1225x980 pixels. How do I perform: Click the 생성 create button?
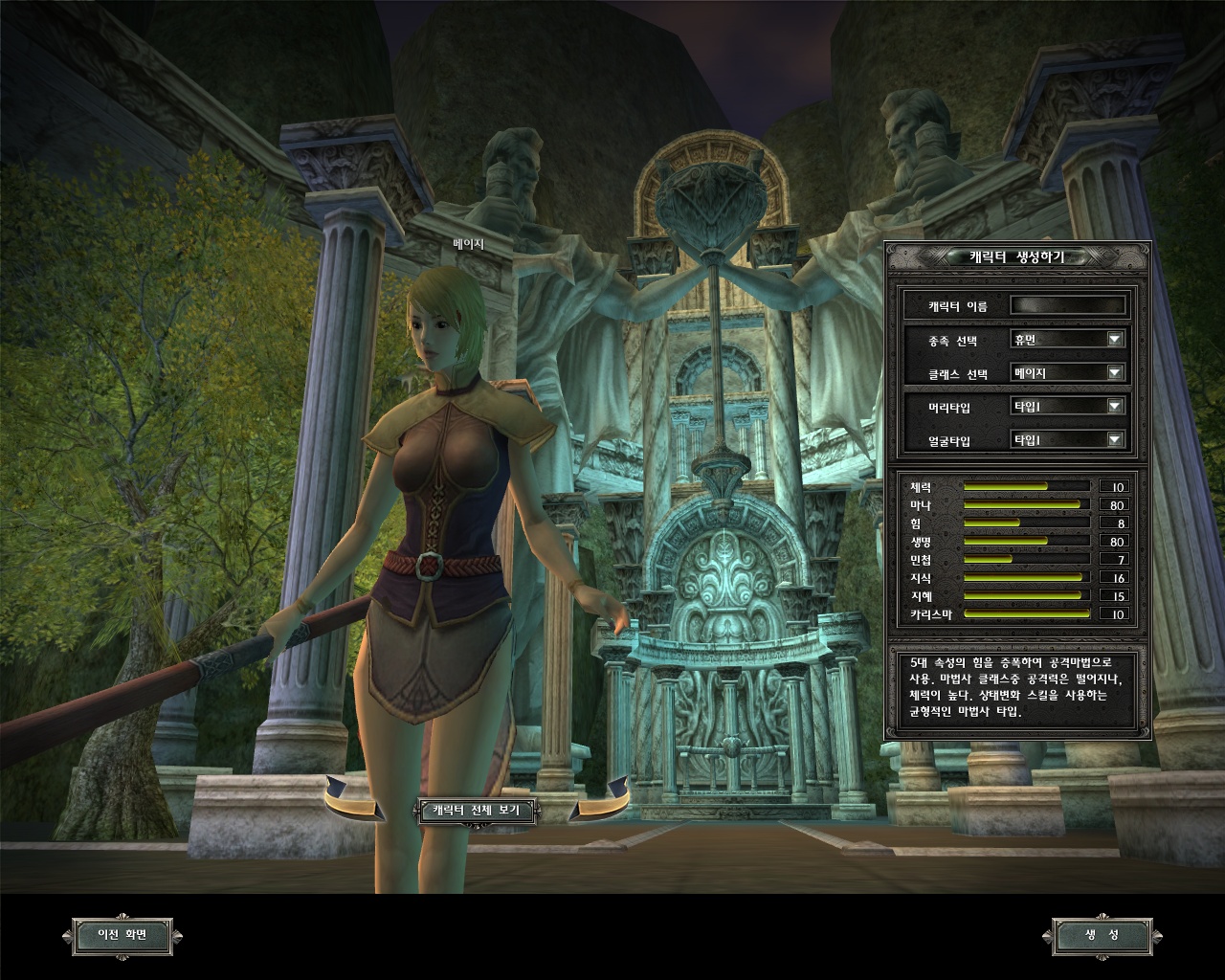point(1102,935)
